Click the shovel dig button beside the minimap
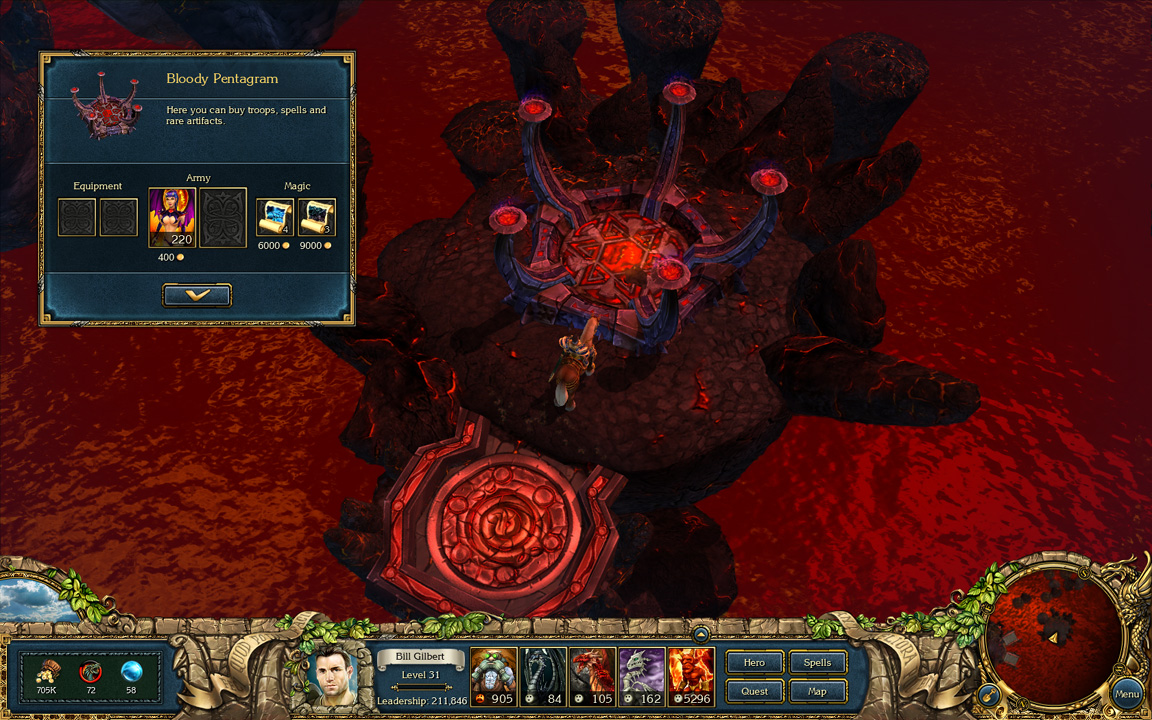The image size is (1152, 720). click(986, 692)
